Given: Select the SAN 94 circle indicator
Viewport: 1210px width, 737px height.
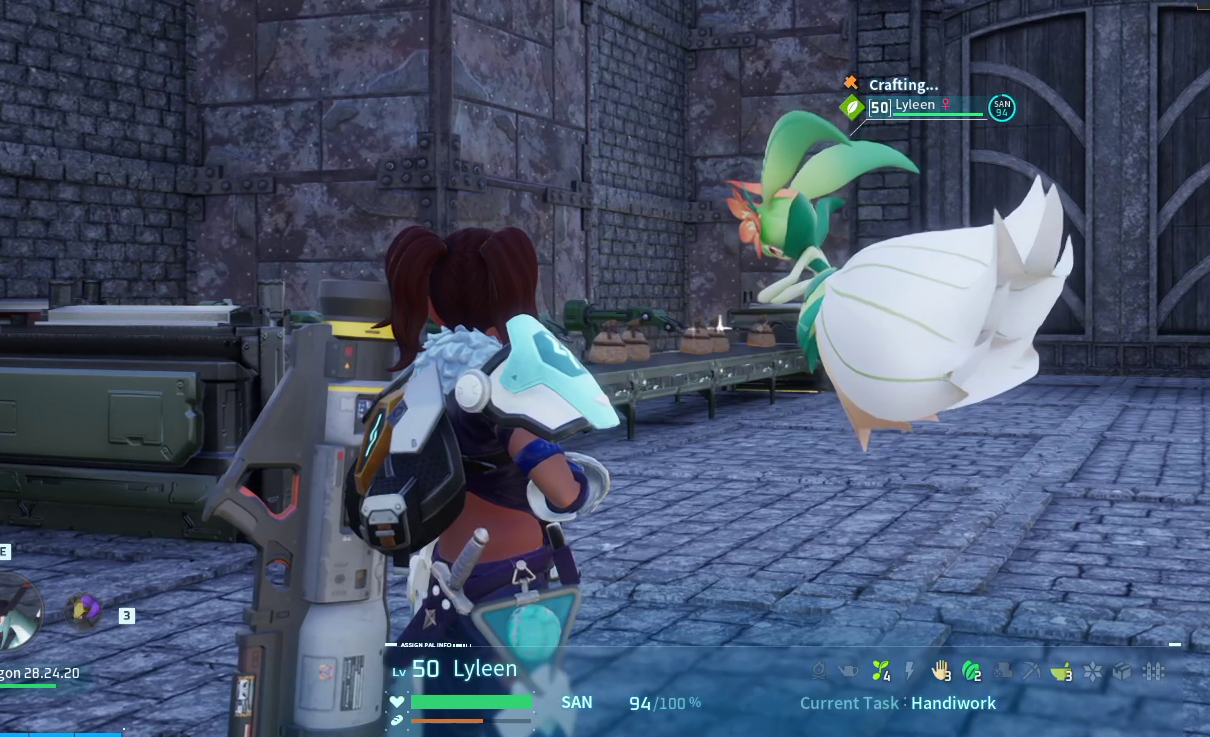Looking at the screenshot, I should (1001, 108).
